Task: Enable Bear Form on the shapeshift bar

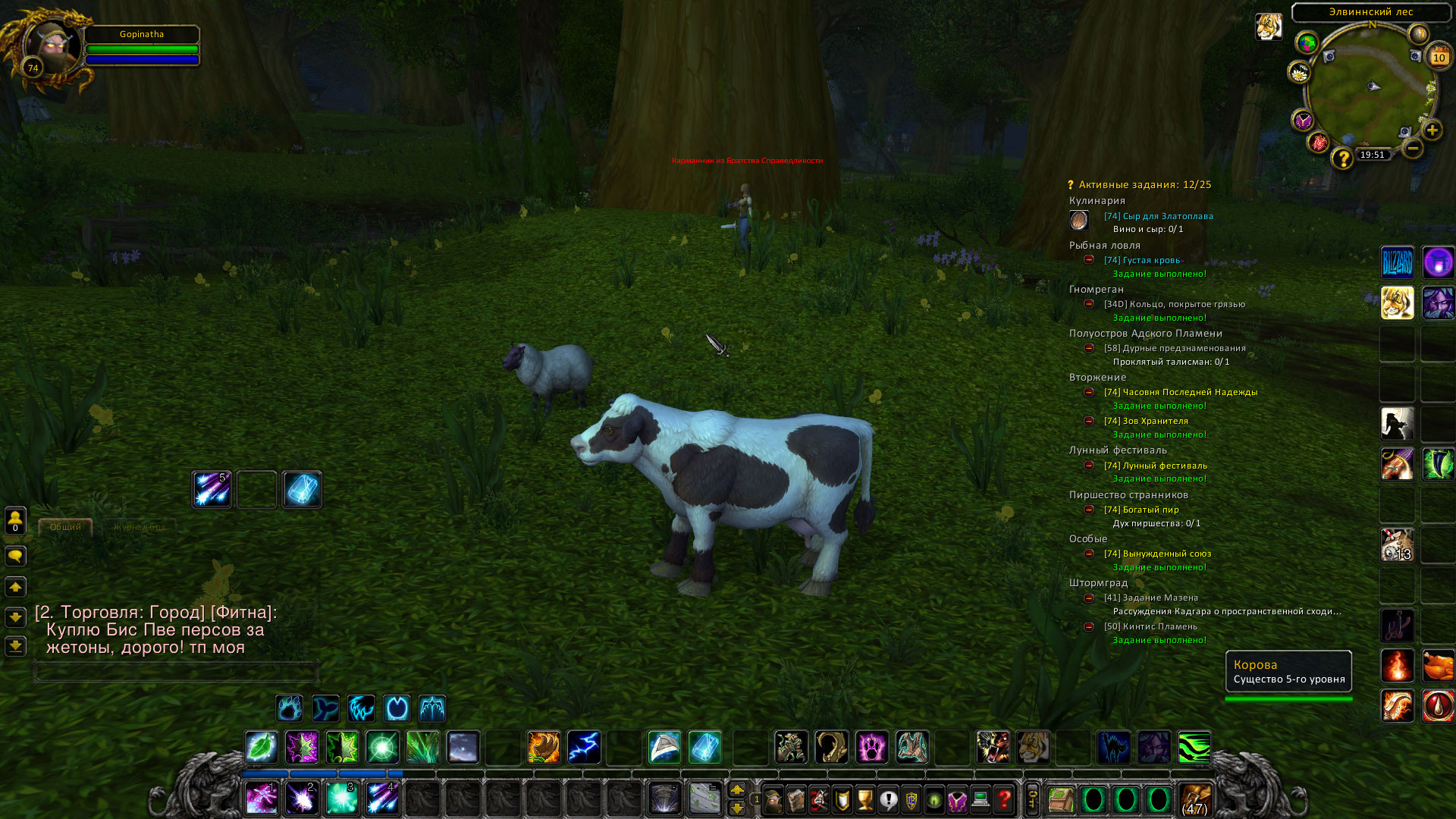Action: pyautogui.click(x=289, y=708)
